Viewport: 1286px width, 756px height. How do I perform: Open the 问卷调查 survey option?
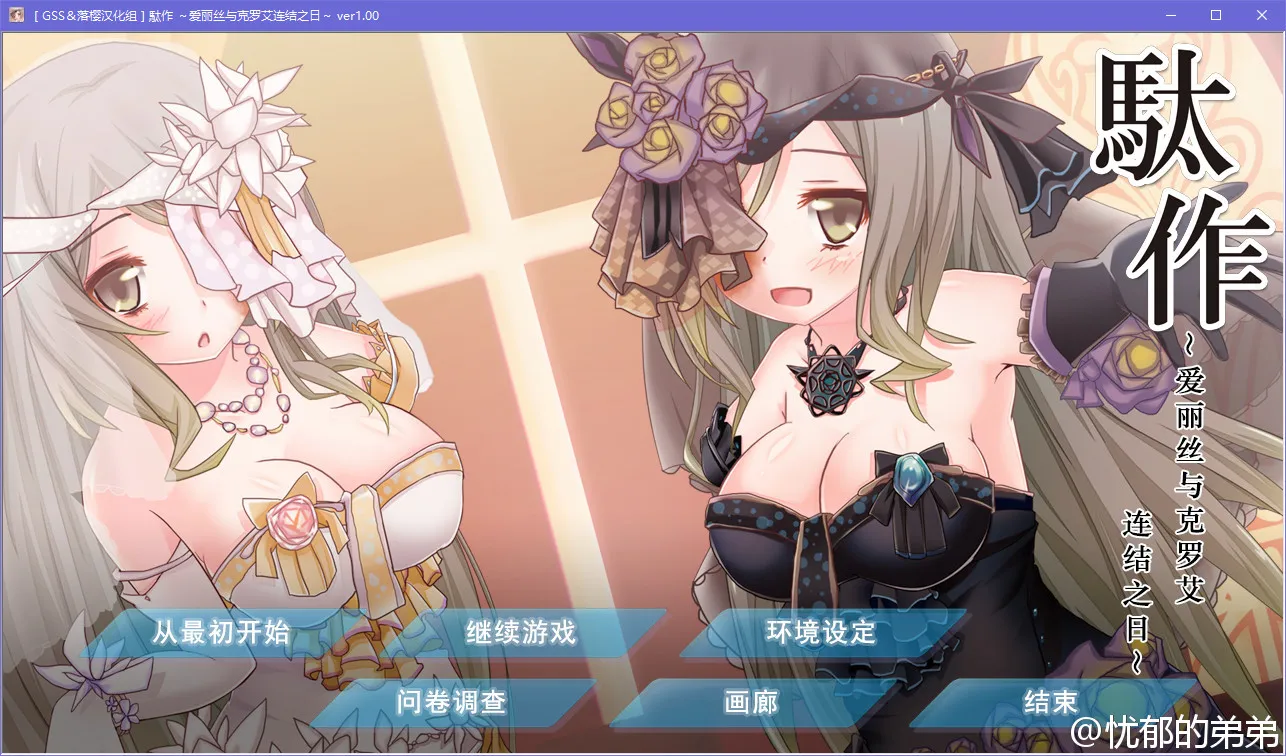tap(451, 703)
